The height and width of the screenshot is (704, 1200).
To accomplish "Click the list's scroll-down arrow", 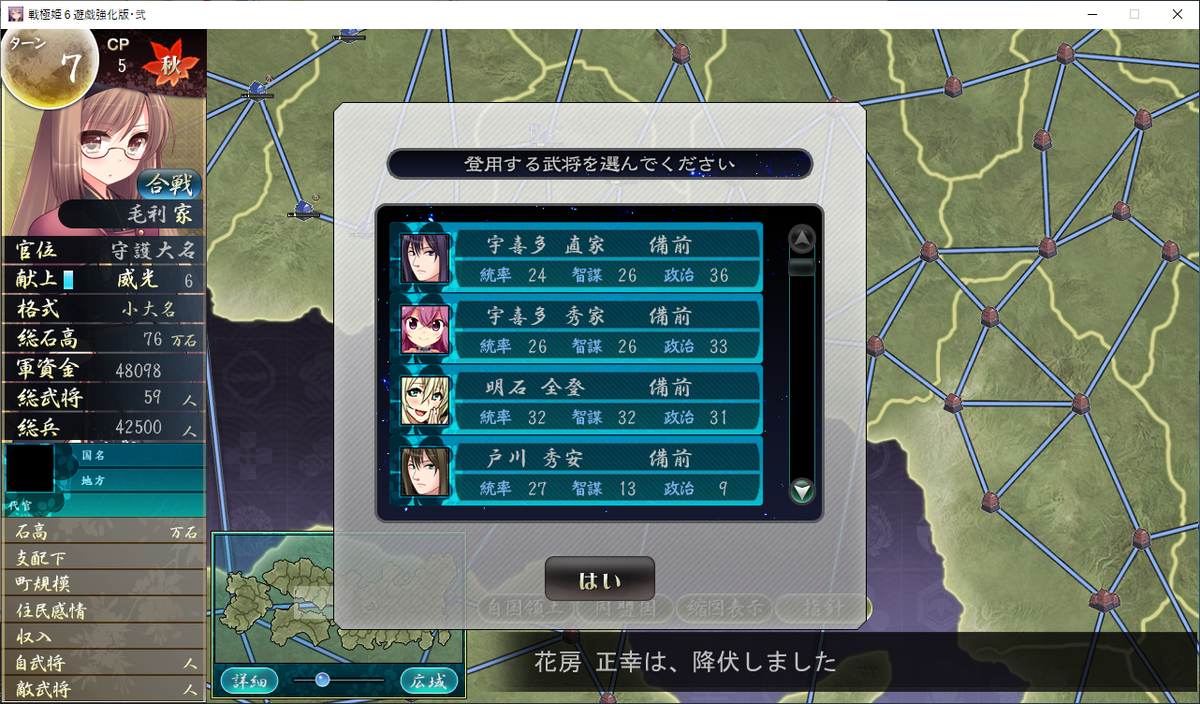I will point(802,491).
